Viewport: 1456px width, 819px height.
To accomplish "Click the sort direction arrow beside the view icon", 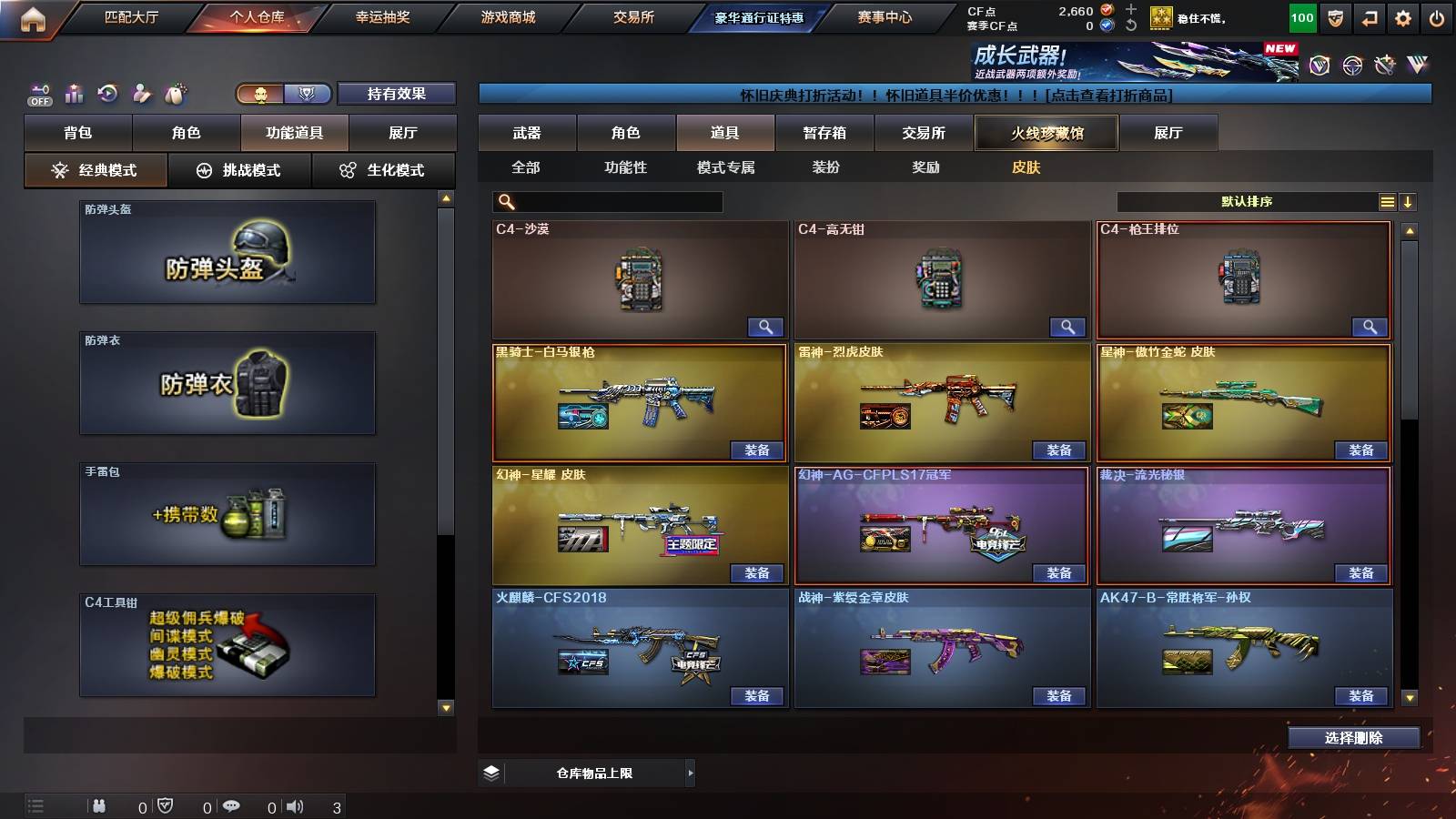I will point(1410,202).
